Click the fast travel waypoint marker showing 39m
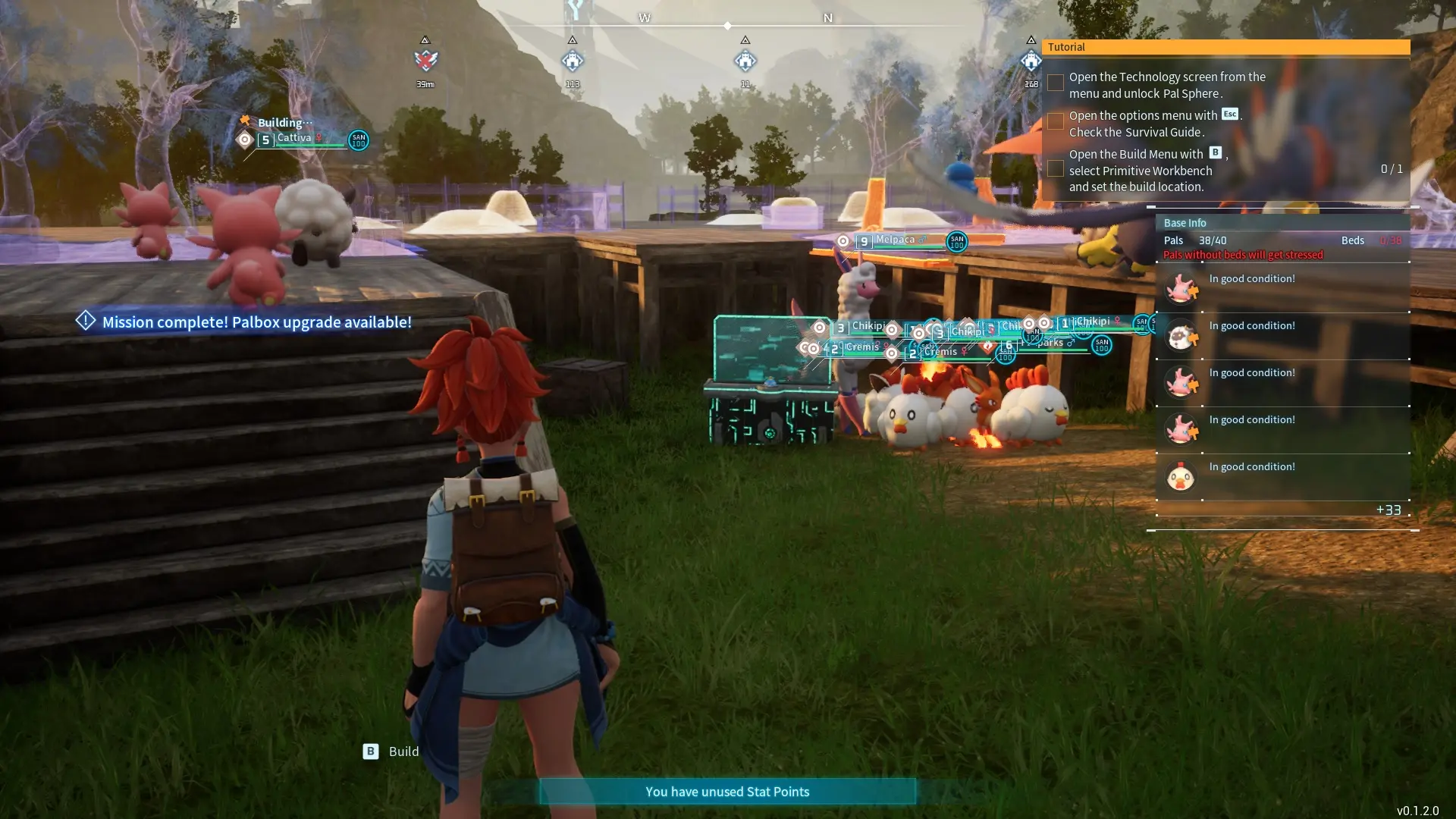 click(x=425, y=61)
